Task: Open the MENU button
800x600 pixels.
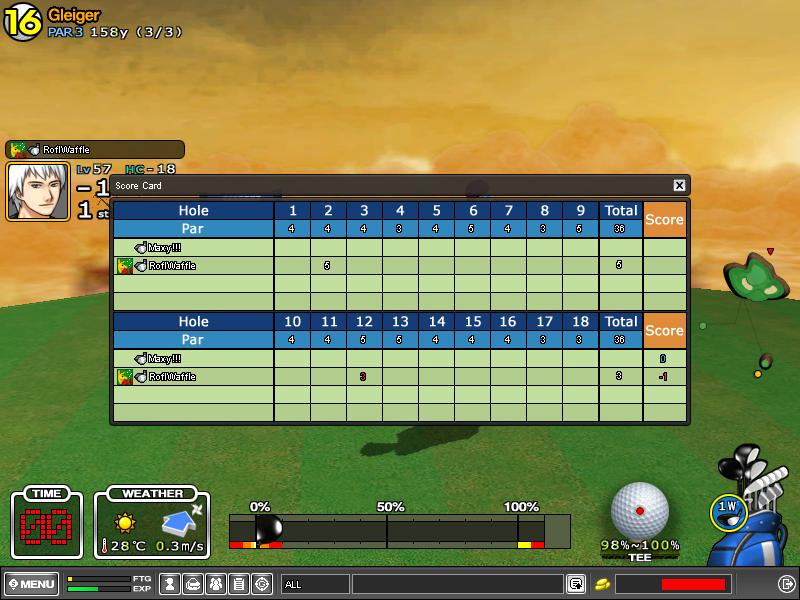Action: pos(31,584)
